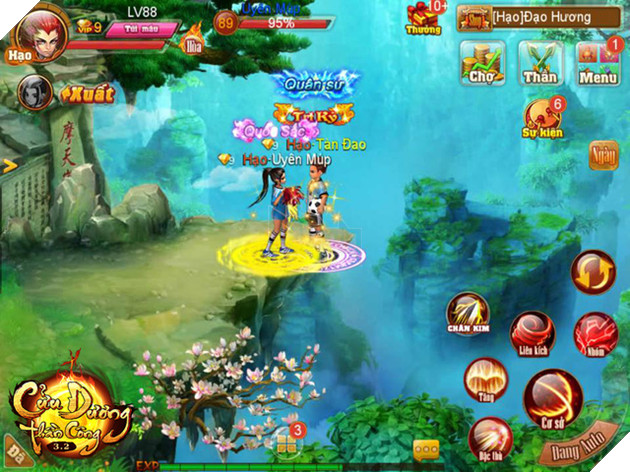Select the Đạo Hương location banner
This screenshot has width=630, height=472.
point(538,17)
